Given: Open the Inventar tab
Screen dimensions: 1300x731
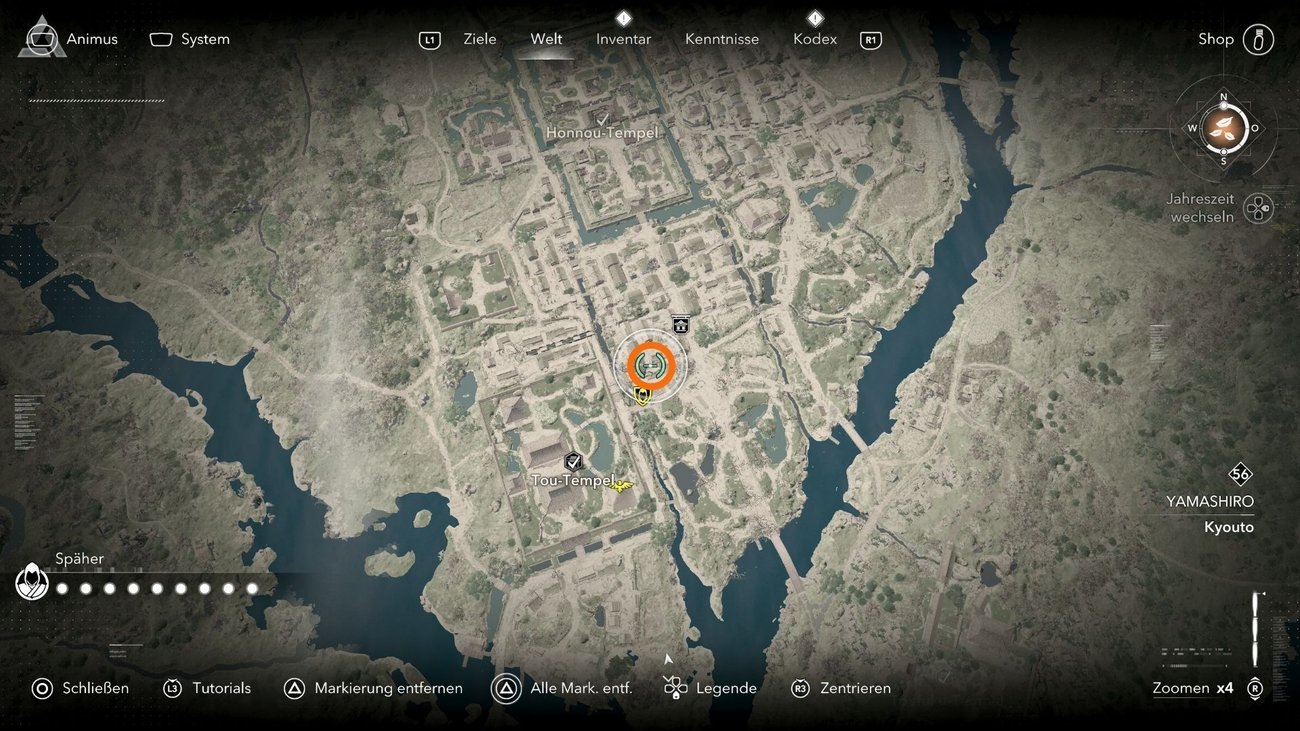Looking at the screenshot, I should pyautogui.click(x=623, y=39).
